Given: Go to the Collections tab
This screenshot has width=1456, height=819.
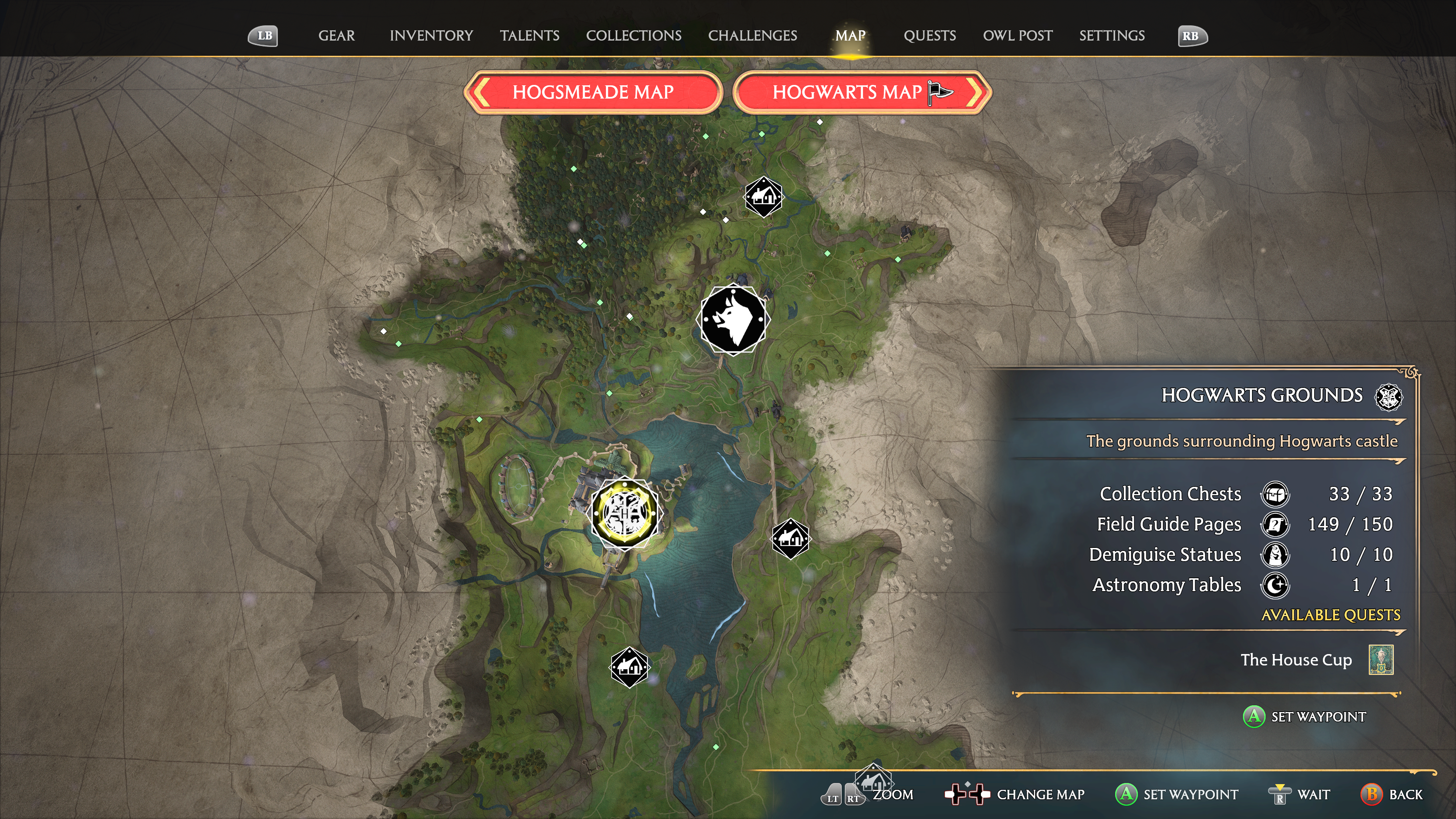Looking at the screenshot, I should pos(633,36).
